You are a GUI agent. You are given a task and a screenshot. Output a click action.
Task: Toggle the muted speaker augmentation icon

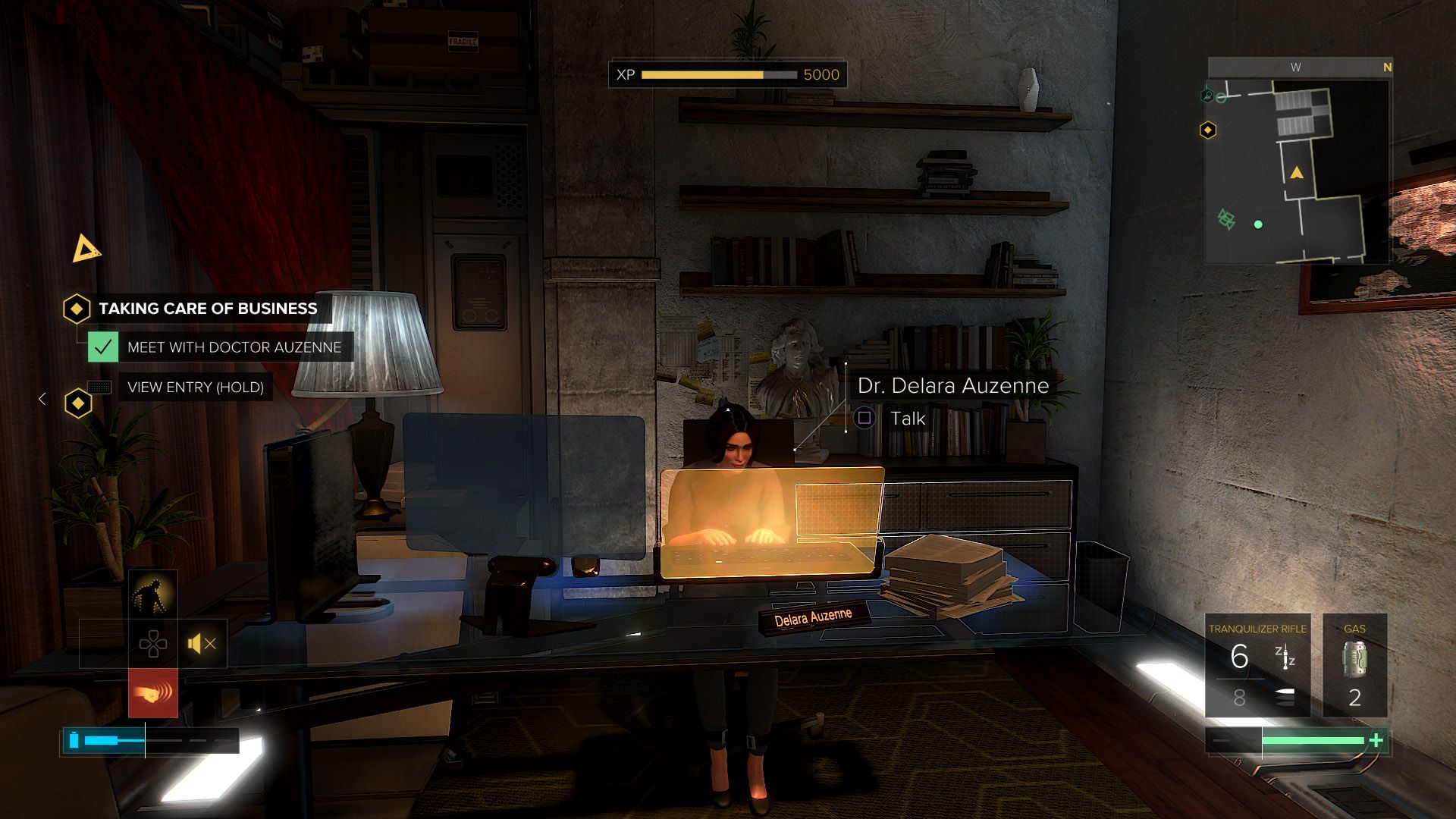point(202,644)
